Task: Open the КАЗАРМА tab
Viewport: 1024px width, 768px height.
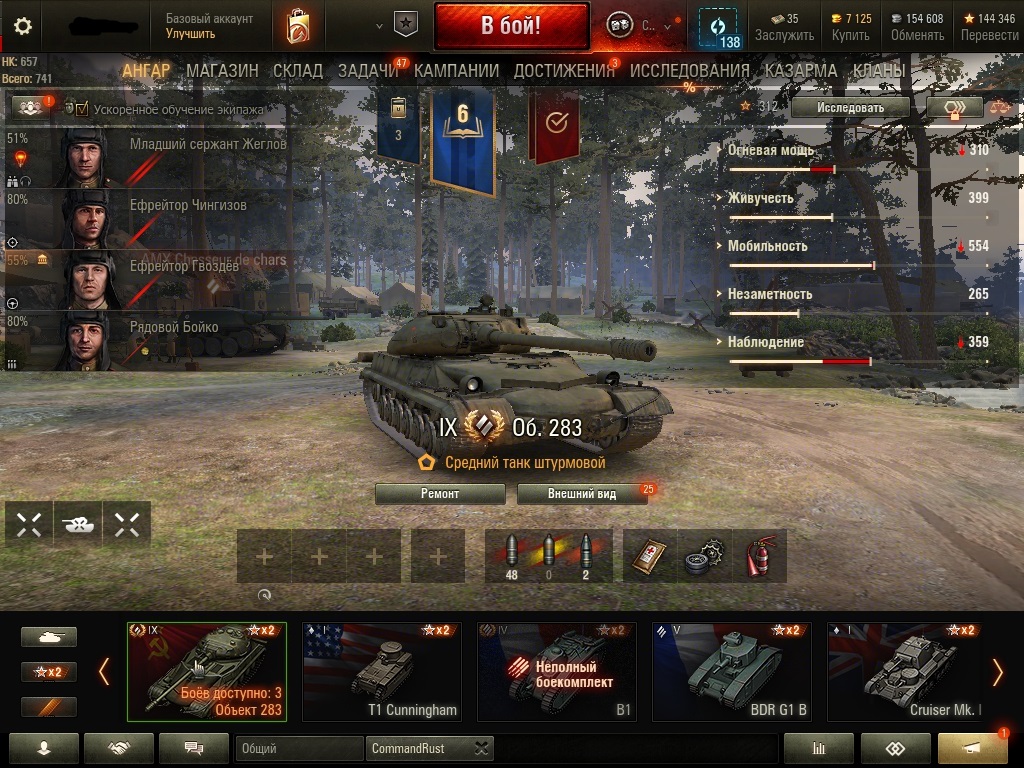Action: (x=800, y=71)
